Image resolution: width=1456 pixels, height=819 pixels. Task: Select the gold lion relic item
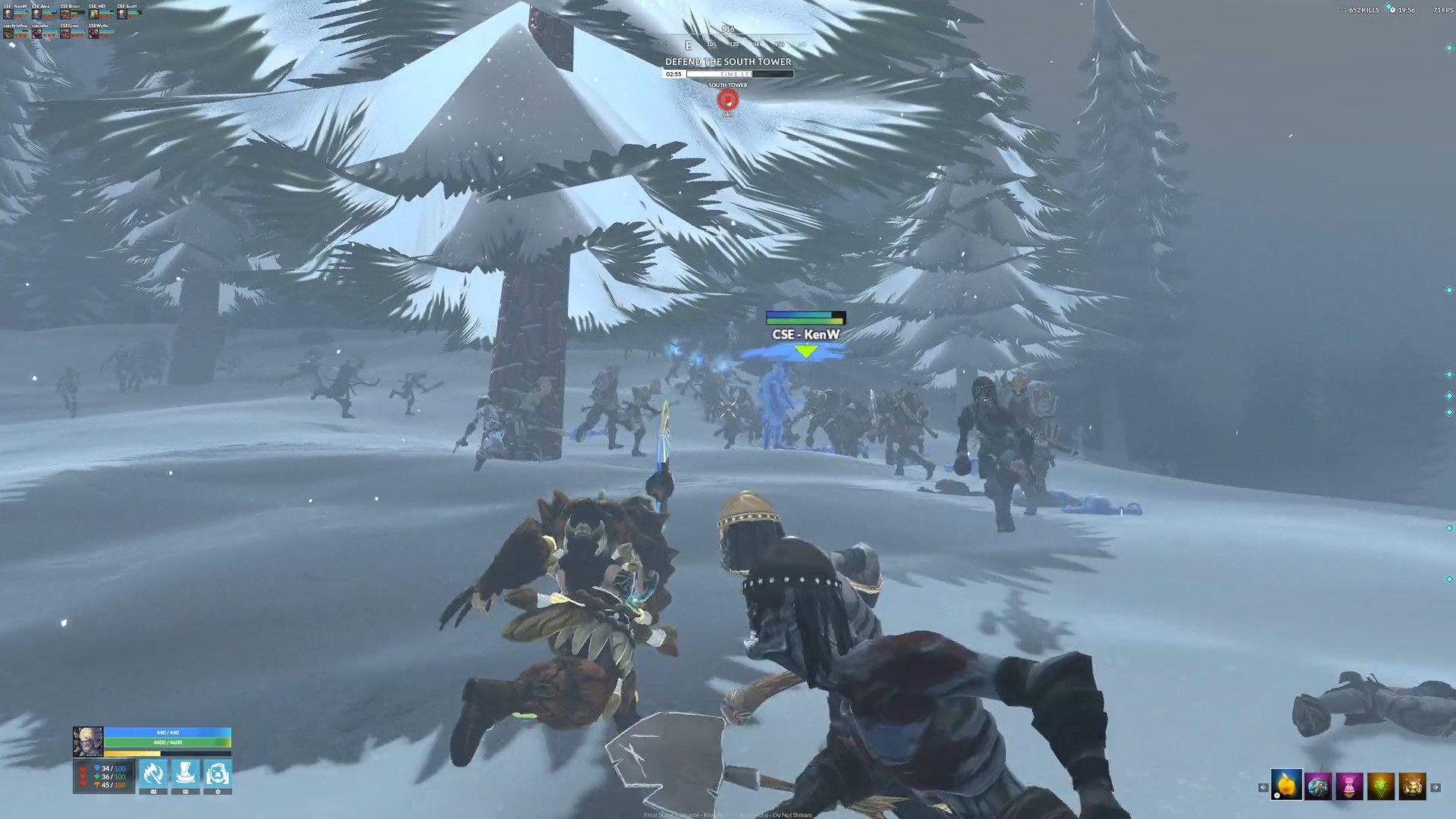coord(1412,786)
